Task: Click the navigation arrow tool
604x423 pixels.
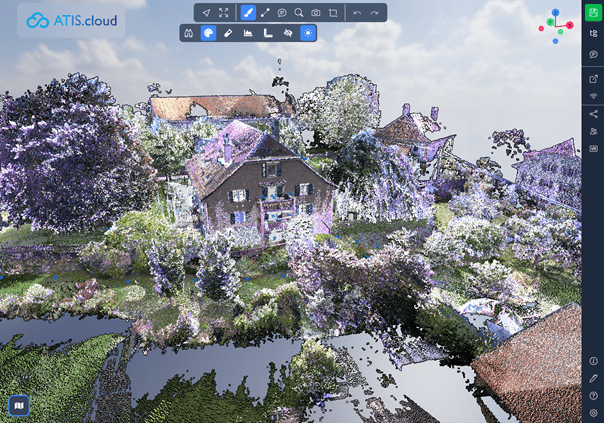Action: (x=206, y=13)
